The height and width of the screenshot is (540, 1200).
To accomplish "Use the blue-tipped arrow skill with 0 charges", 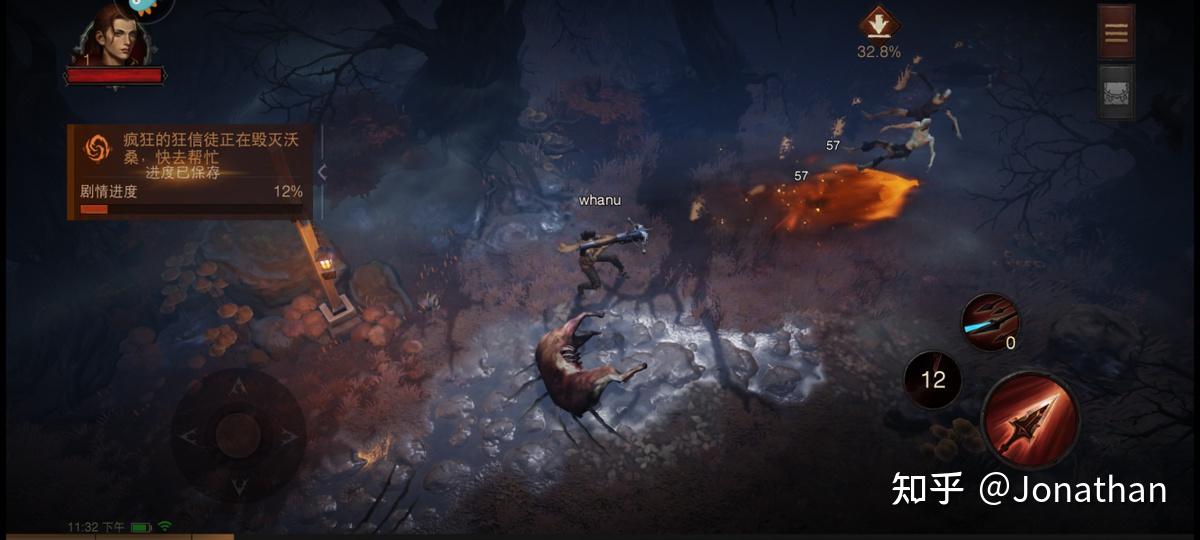I will (990, 321).
